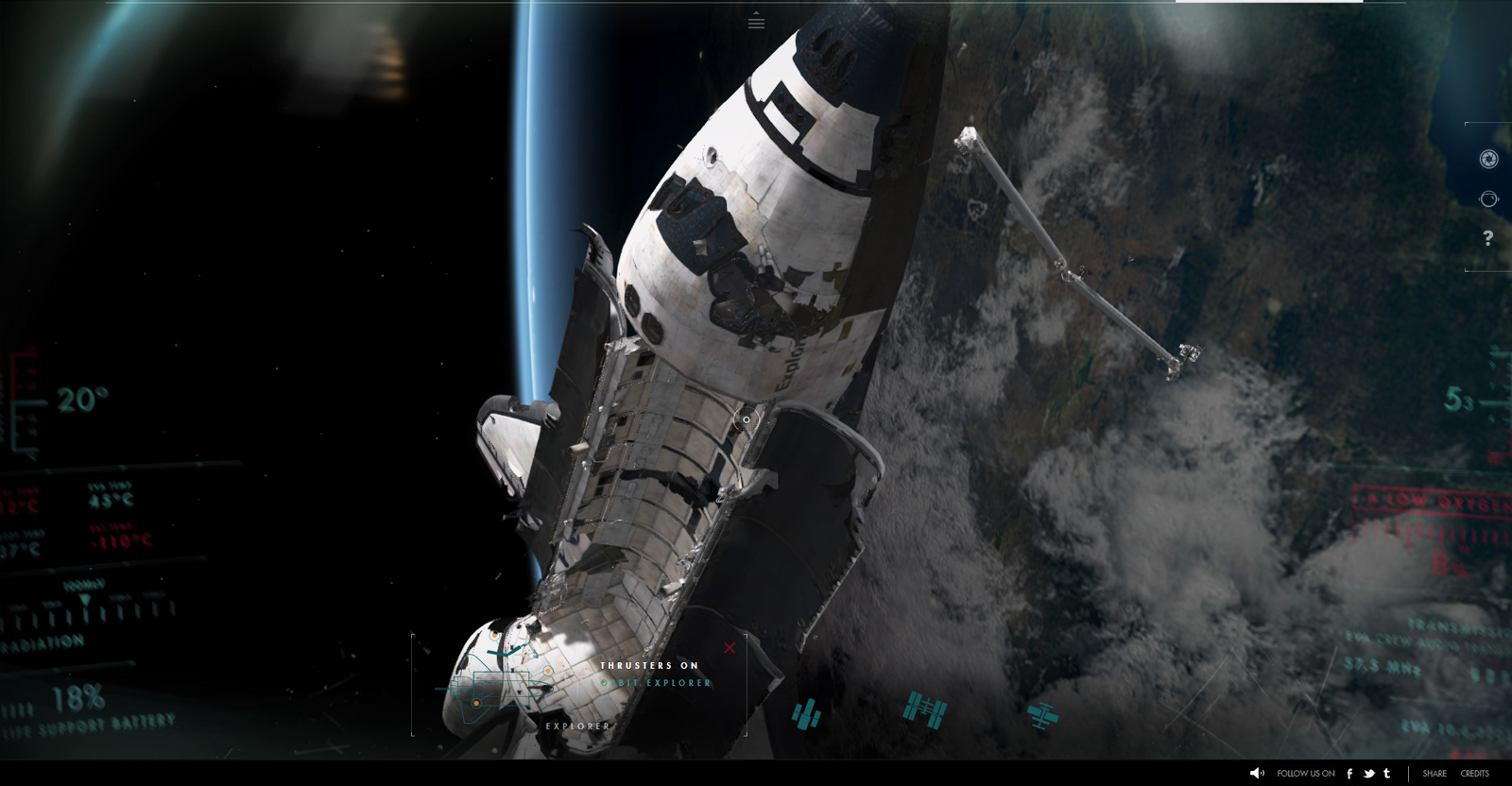
Task: Close the Thrusters On panel with red X
Action: (730, 647)
